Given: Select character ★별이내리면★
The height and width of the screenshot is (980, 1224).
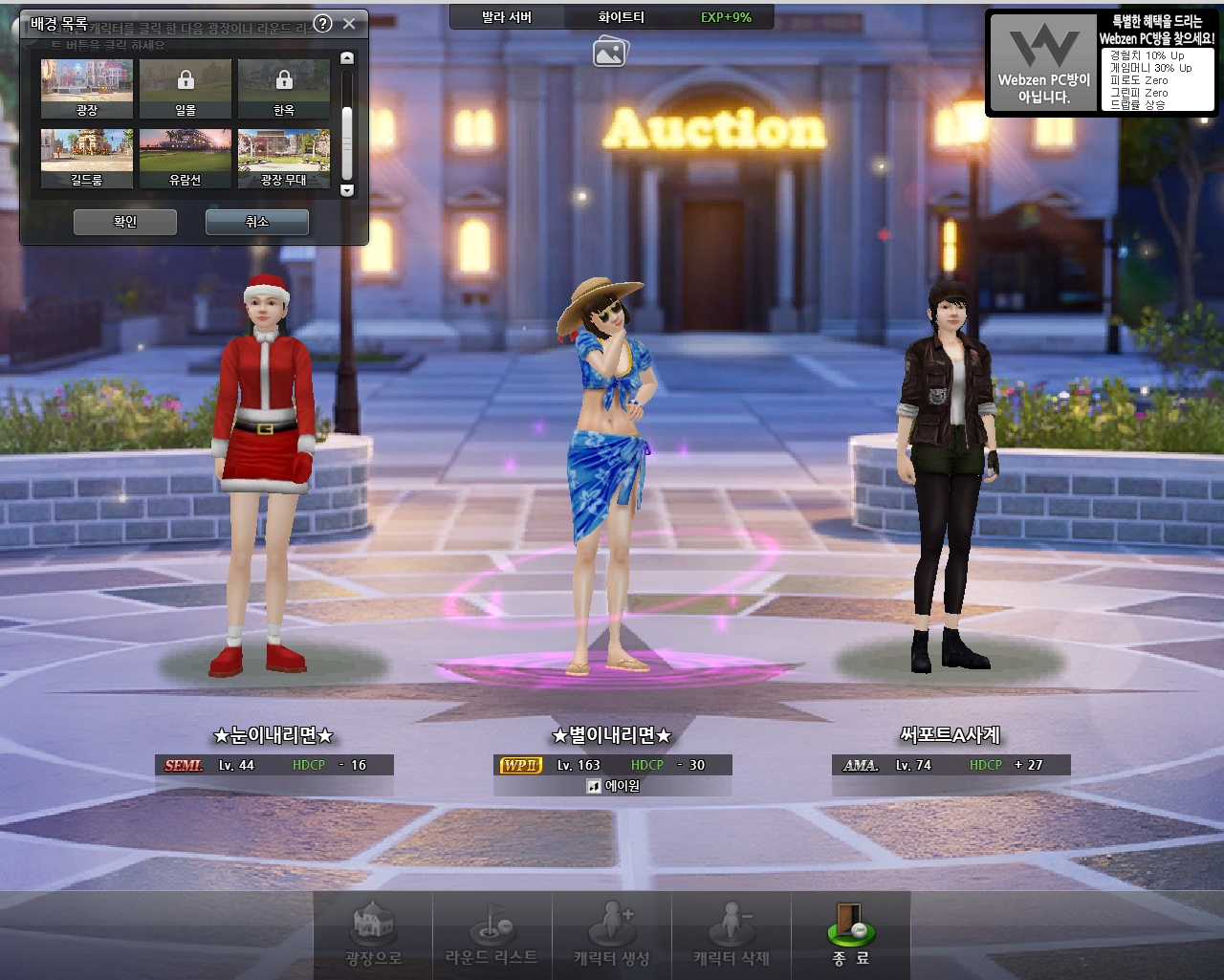Looking at the screenshot, I should 610,478.
